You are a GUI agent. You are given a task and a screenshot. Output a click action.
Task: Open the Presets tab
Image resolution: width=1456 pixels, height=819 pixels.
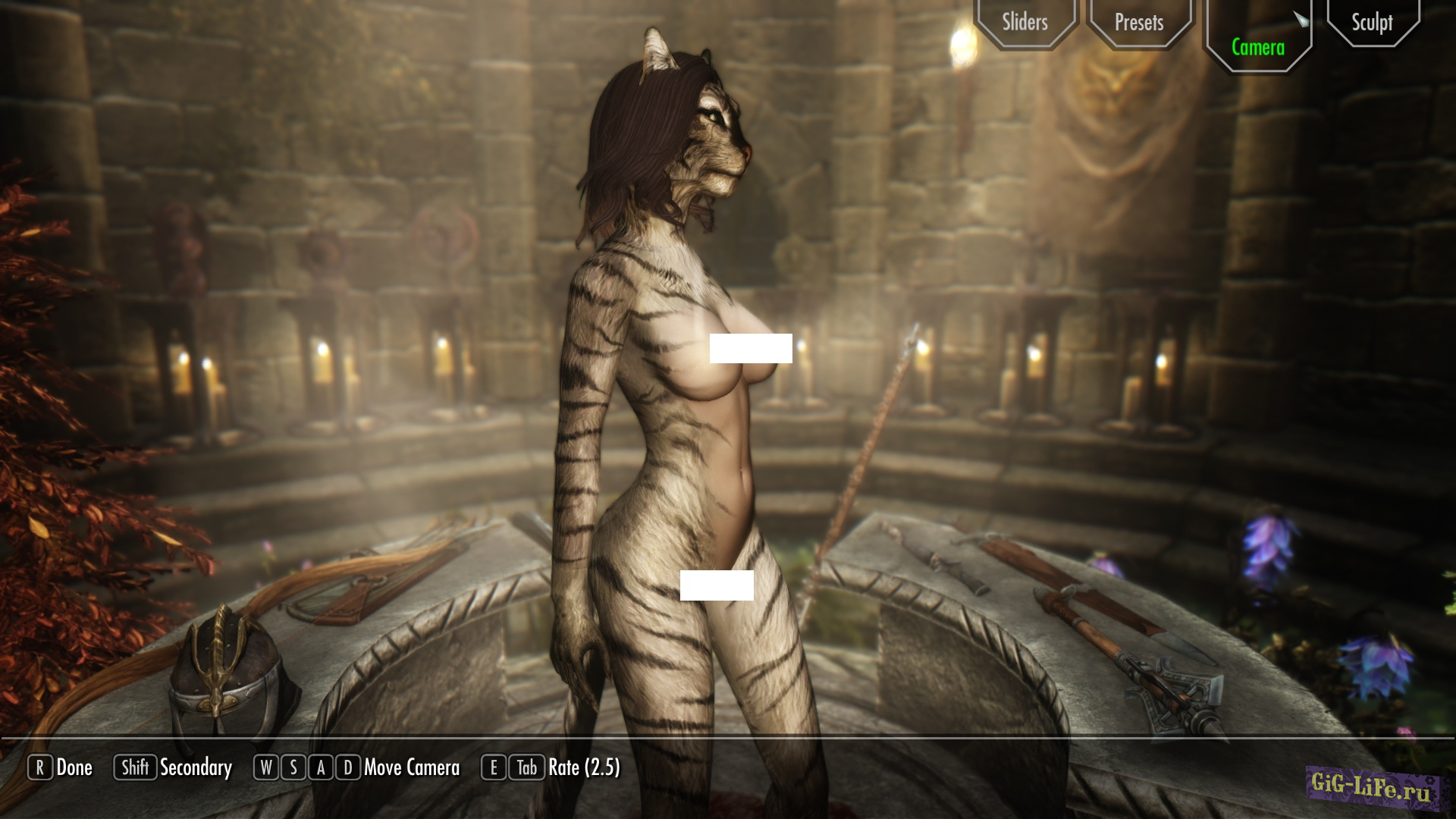pos(1138,23)
